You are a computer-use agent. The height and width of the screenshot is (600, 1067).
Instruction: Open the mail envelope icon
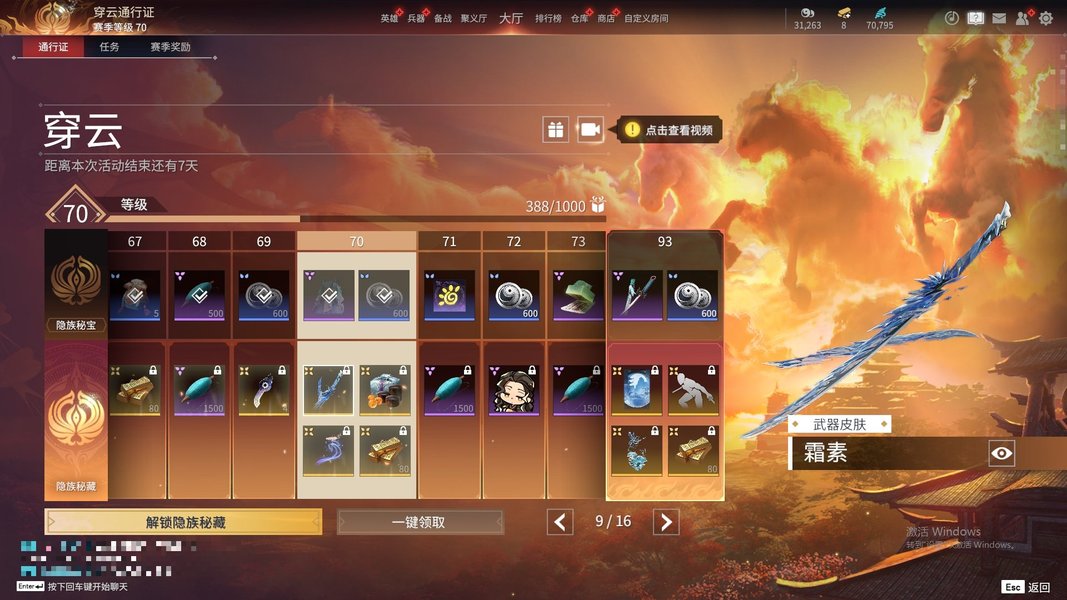(x=999, y=18)
